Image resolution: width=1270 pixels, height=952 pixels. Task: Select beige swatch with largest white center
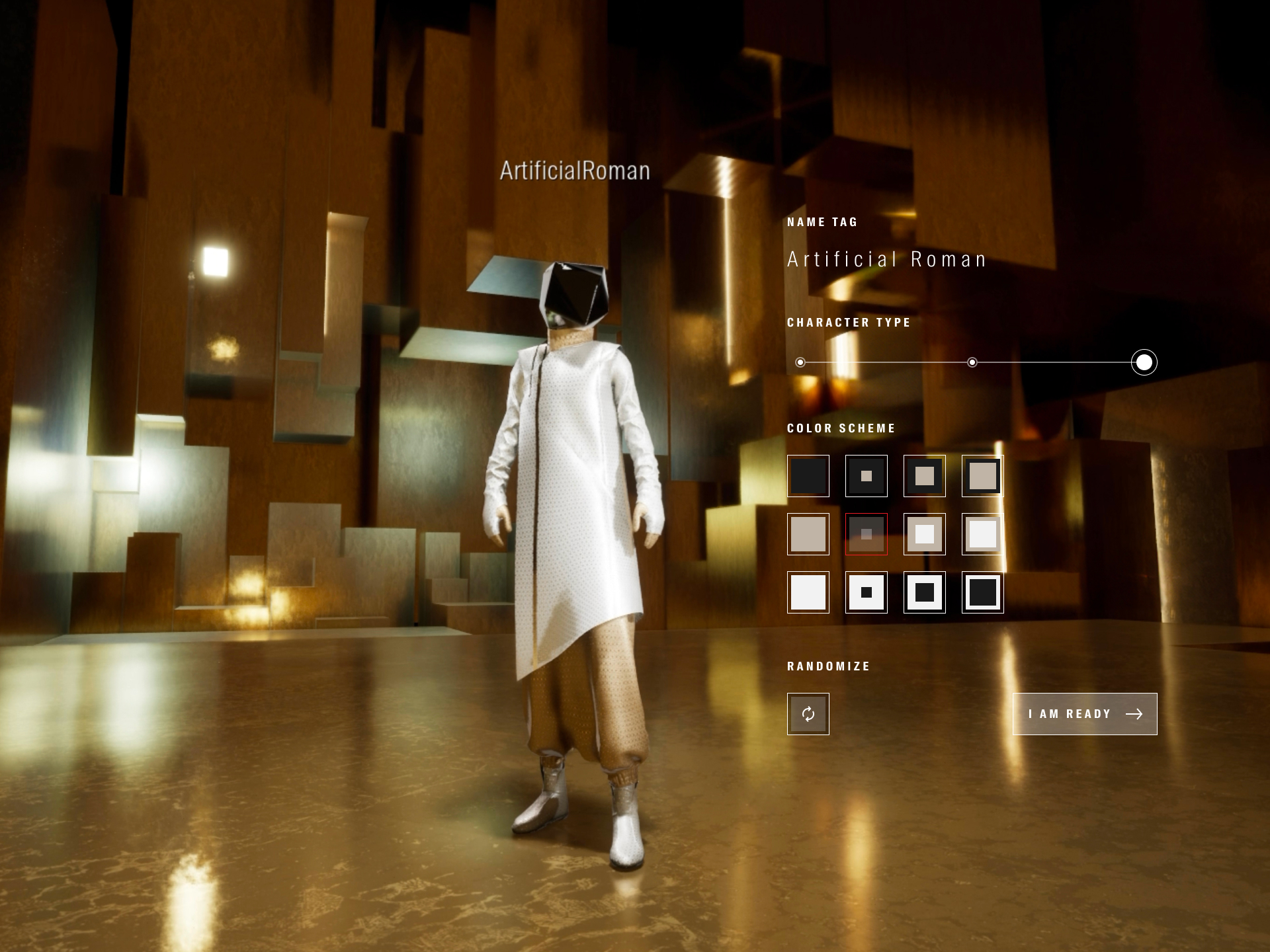click(982, 534)
